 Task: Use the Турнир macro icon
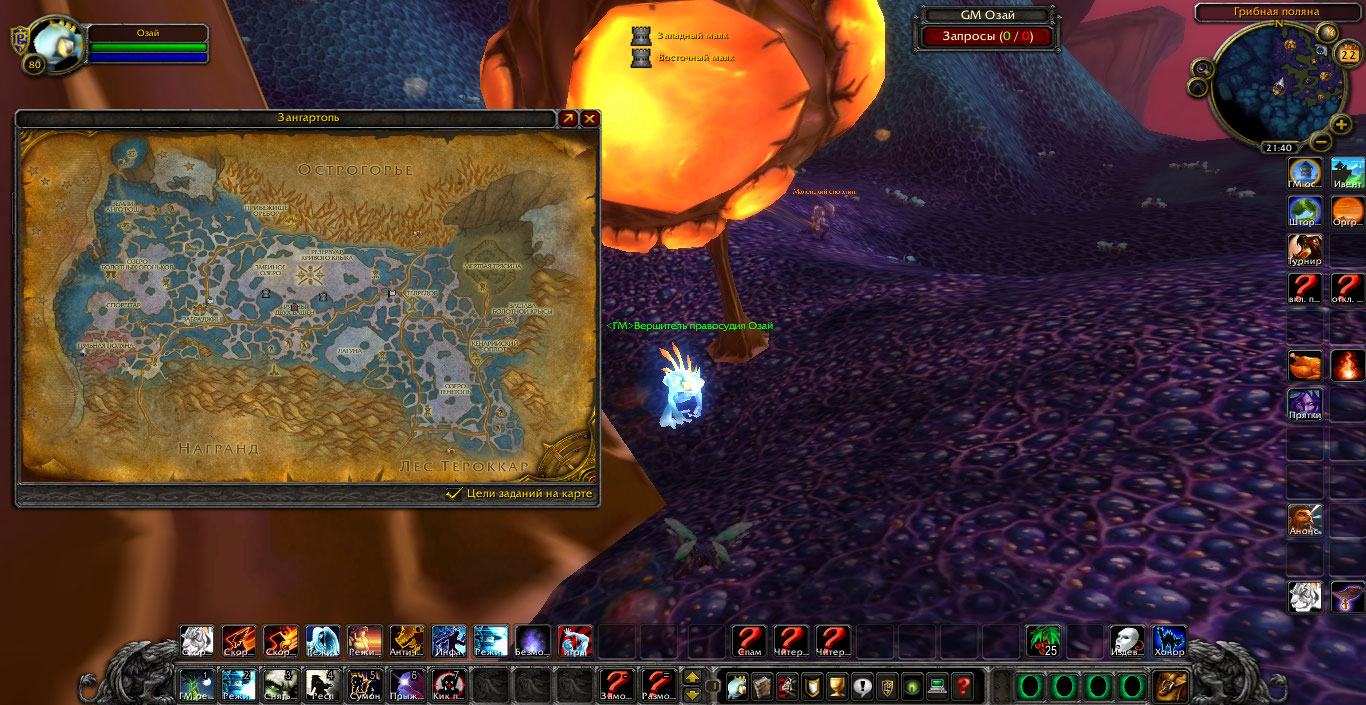coord(1305,250)
